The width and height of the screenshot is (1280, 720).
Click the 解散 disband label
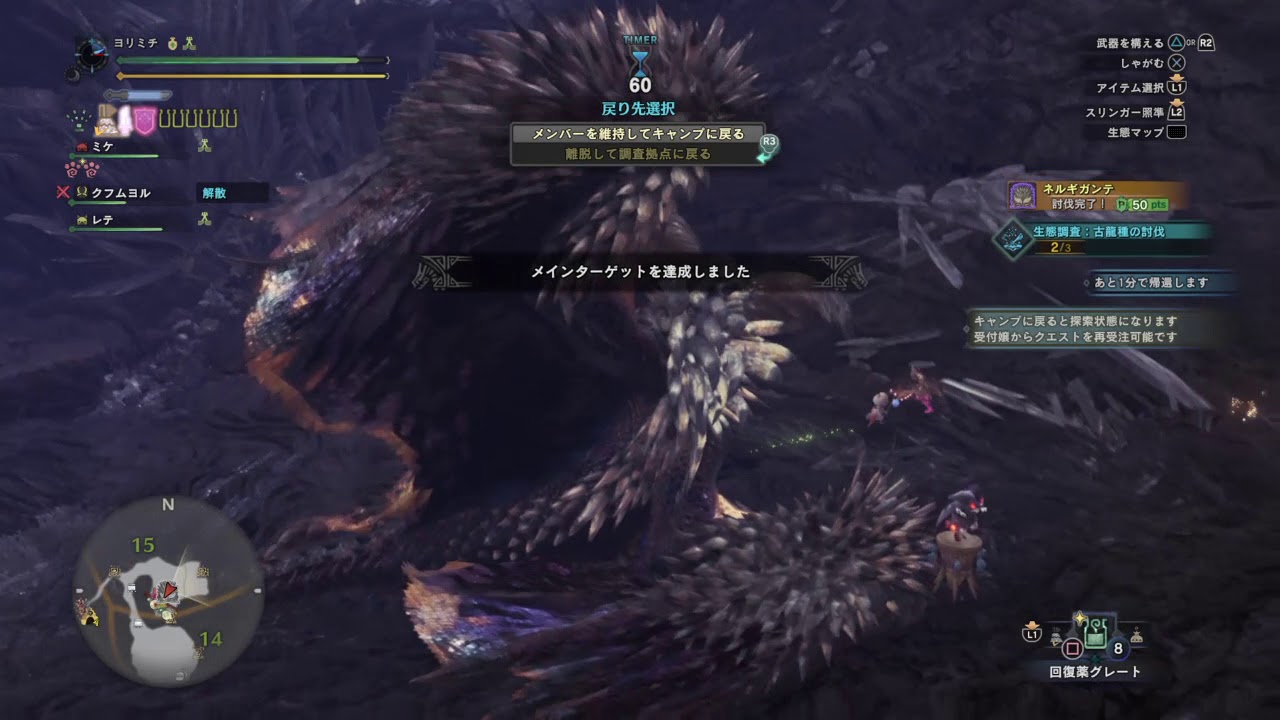point(215,192)
